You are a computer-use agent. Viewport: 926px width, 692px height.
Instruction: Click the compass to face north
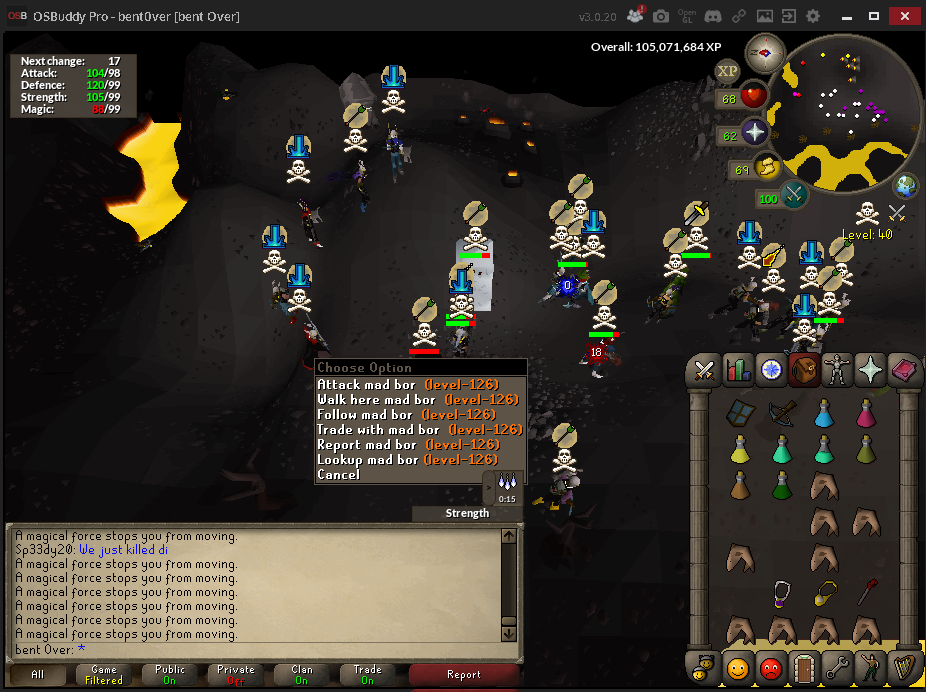(766, 53)
